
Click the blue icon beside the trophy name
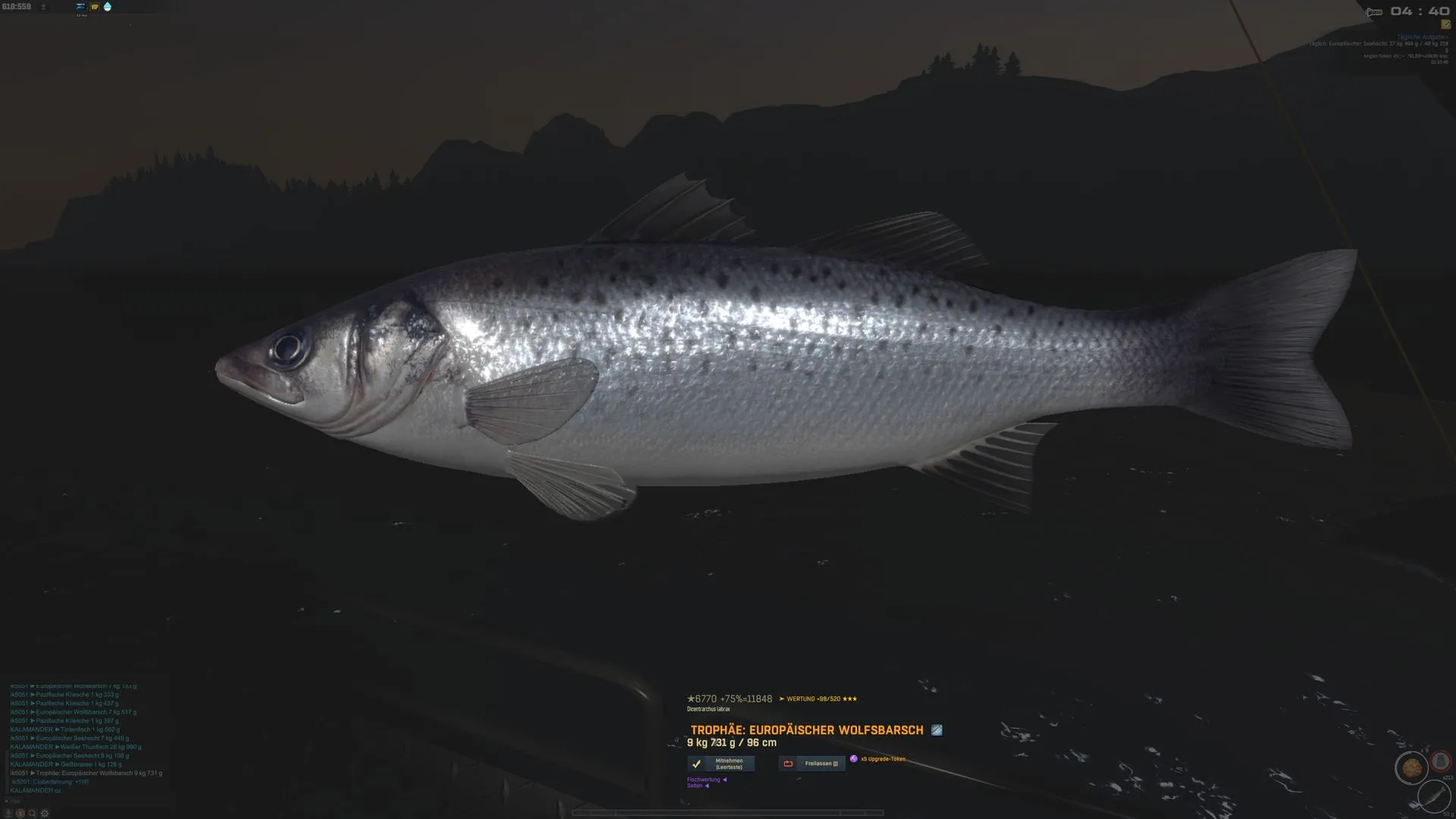tap(937, 730)
